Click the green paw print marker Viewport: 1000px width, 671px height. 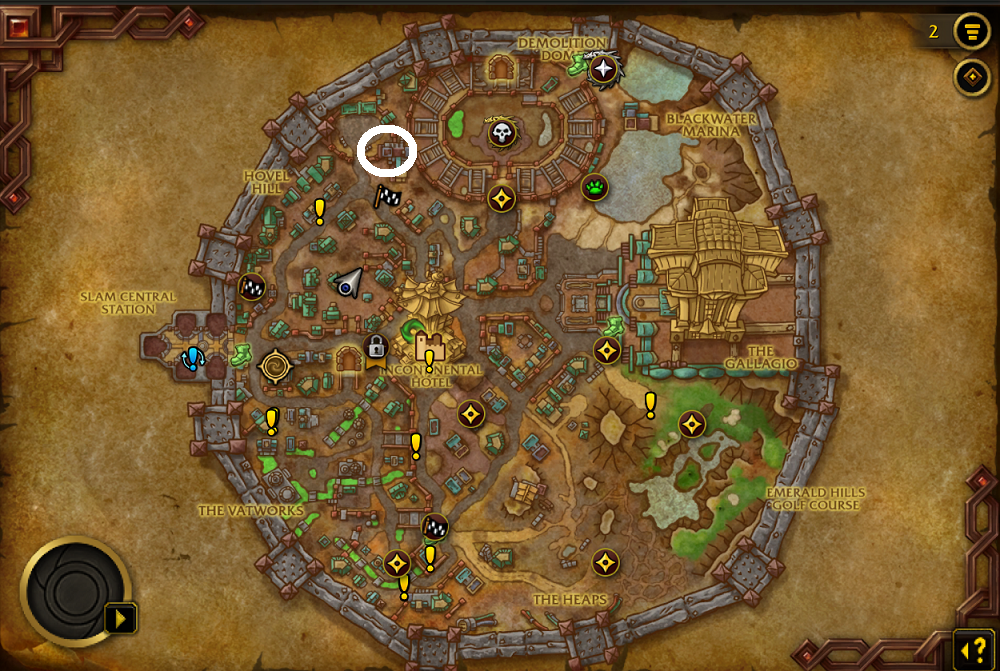pyautogui.click(x=596, y=187)
